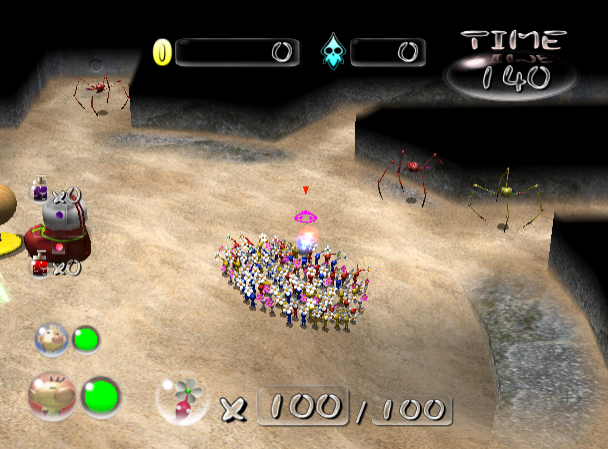Image resolution: width=608 pixels, height=449 pixels.
Task: Select the large red captain portrait
Action: [52, 394]
